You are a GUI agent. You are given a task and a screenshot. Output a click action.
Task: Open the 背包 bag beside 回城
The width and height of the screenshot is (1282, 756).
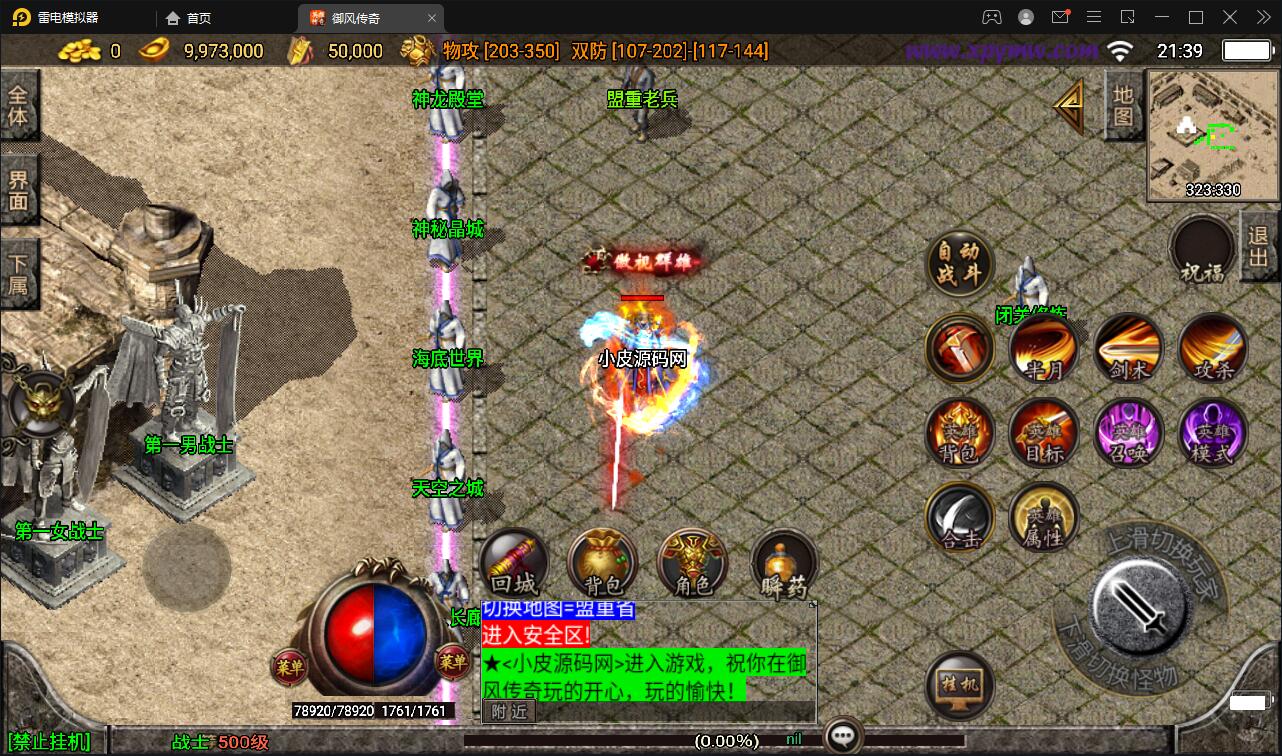tap(603, 565)
